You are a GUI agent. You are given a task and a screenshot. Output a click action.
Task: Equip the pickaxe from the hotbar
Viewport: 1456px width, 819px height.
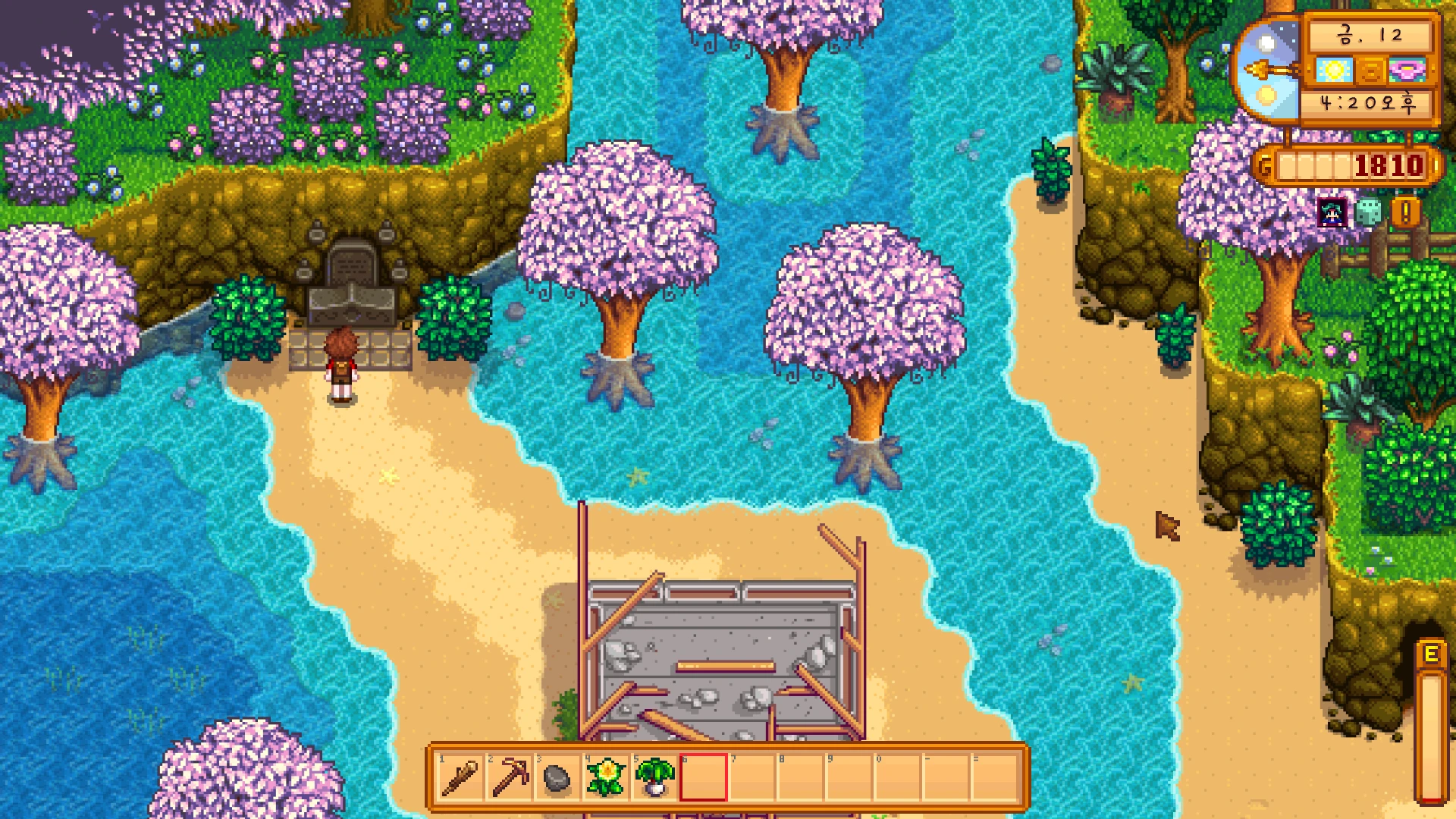pyautogui.click(x=509, y=777)
